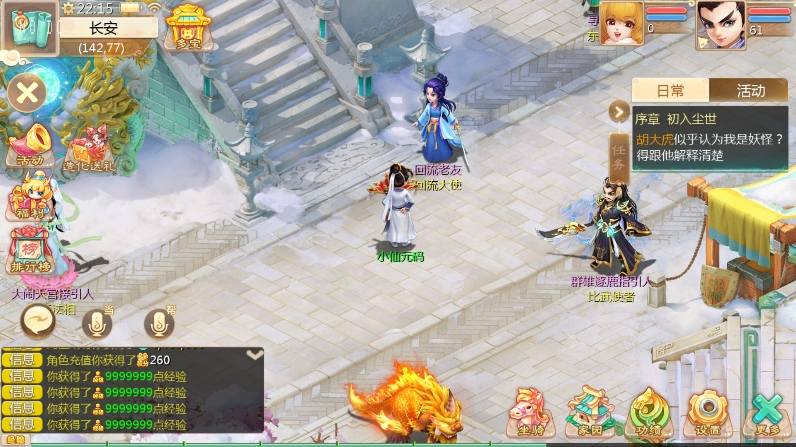Expand the chat log with the arrow
This screenshot has width=796, height=447.
point(255,353)
